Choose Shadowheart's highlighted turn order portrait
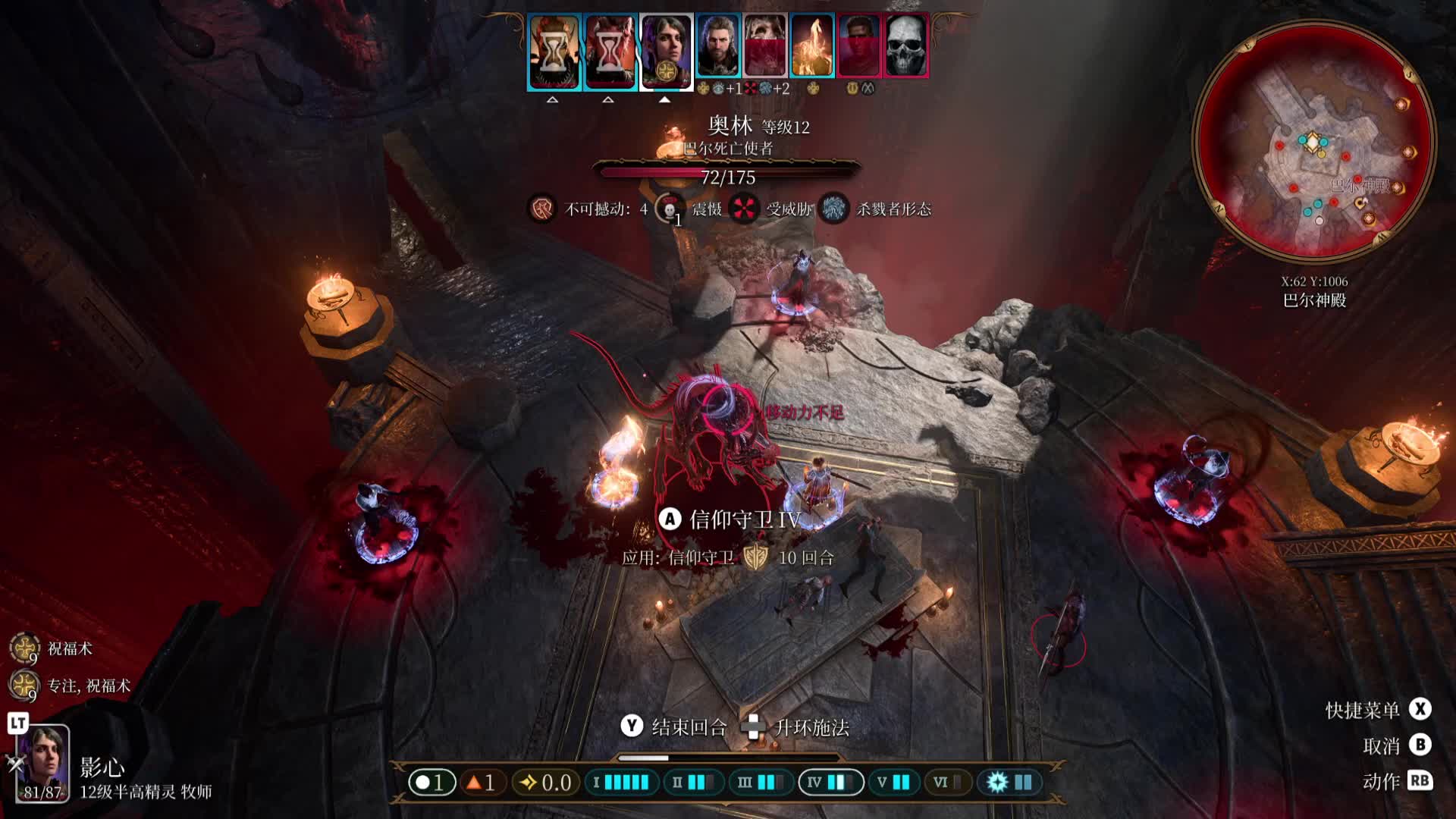Screen dimensions: 1456x819 coord(666,52)
